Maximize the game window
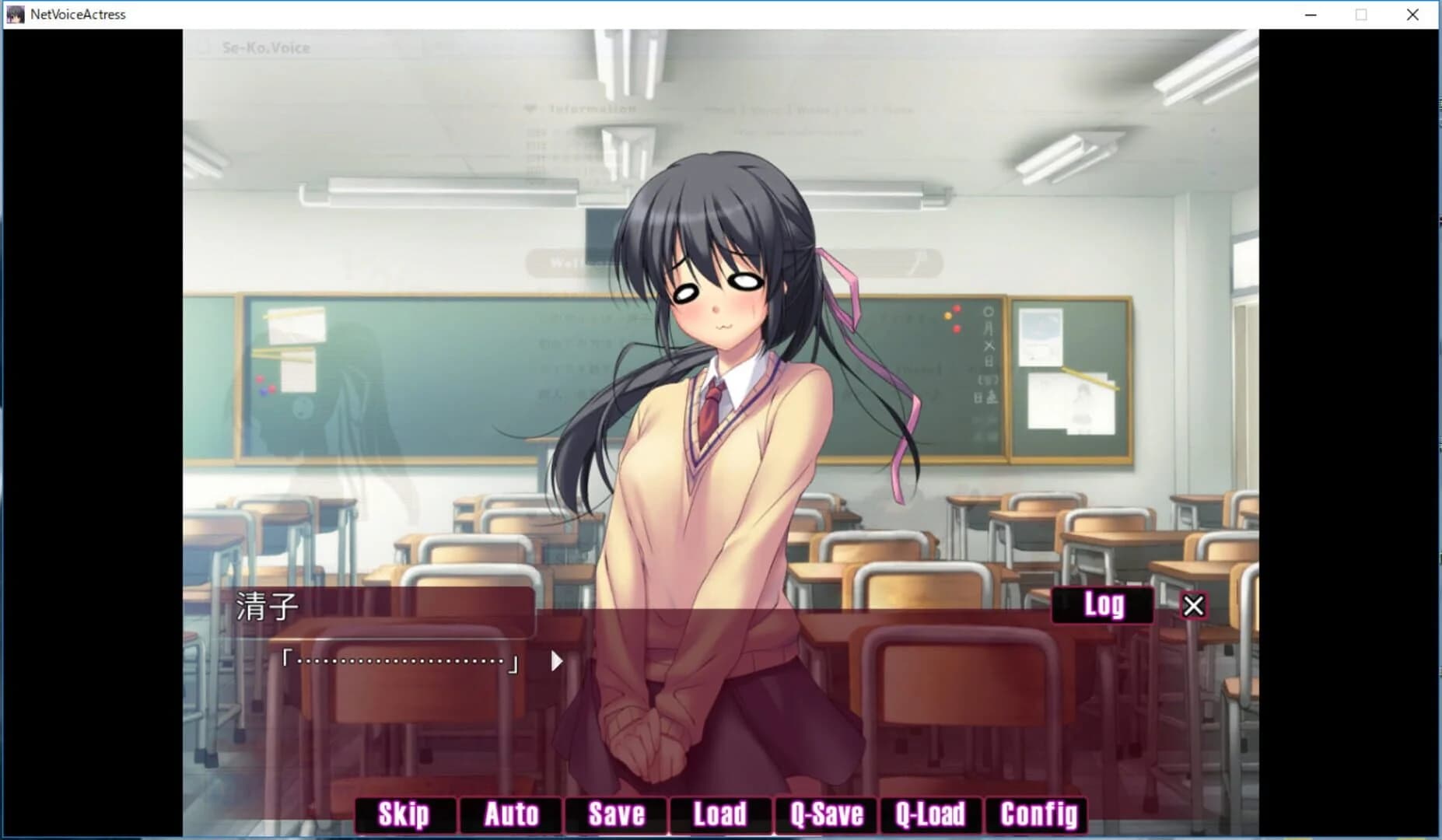Viewport: 1442px width, 840px height. click(x=1362, y=14)
